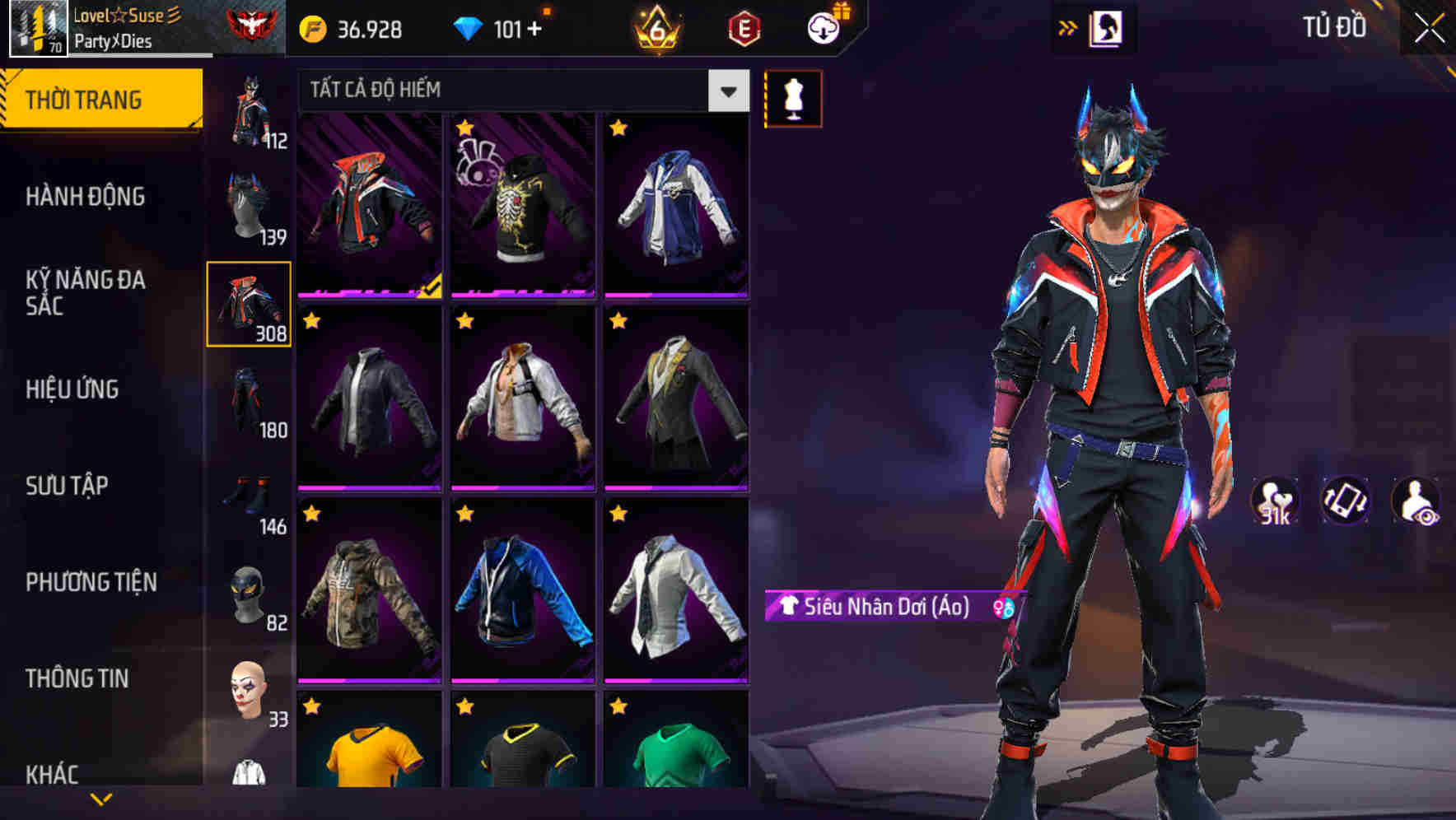Select the mannequin preview icon above the grid
The height and width of the screenshot is (820, 1456).
coord(793,97)
